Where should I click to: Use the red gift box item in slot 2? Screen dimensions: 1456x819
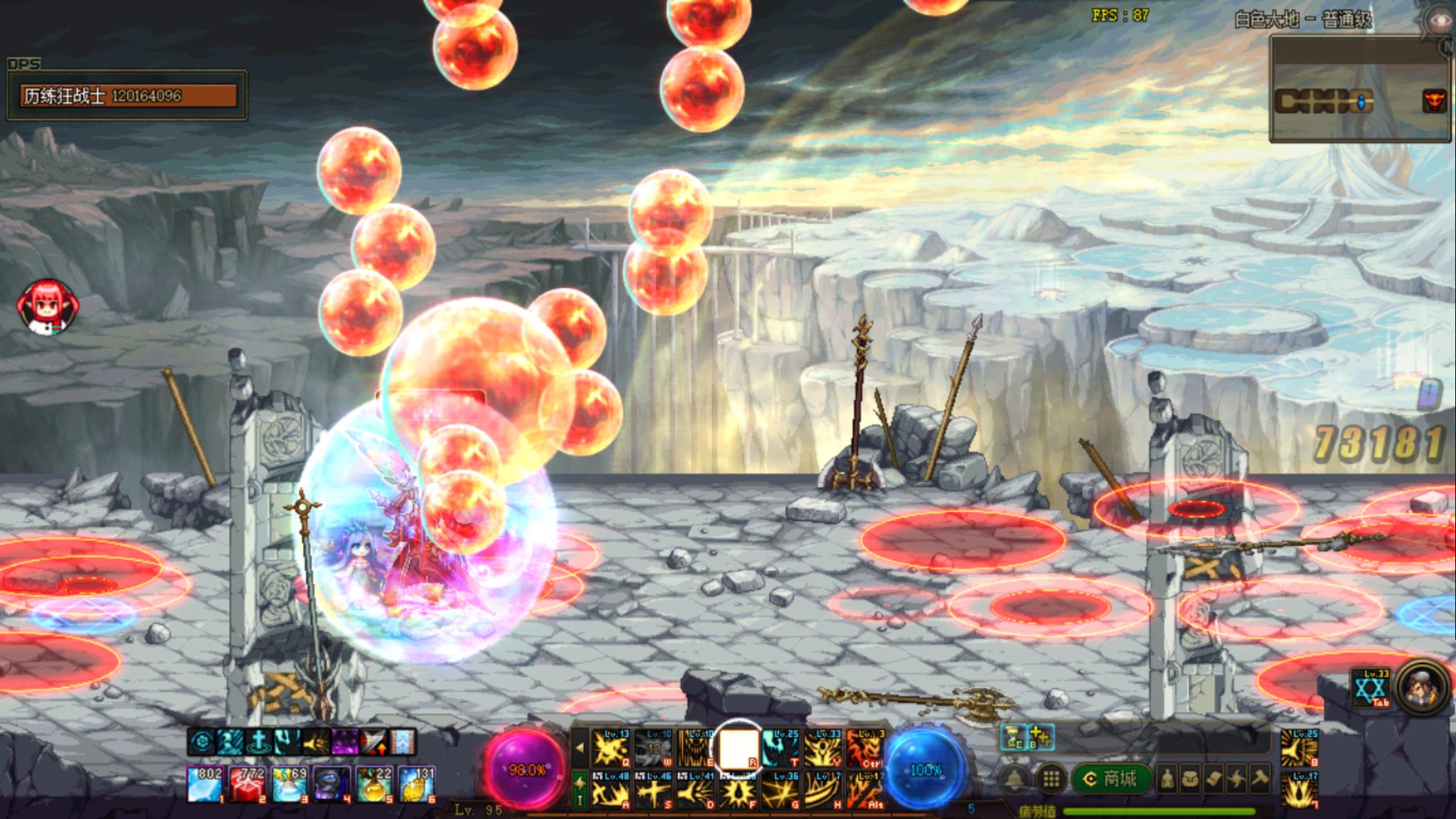click(x=247, y=784)
